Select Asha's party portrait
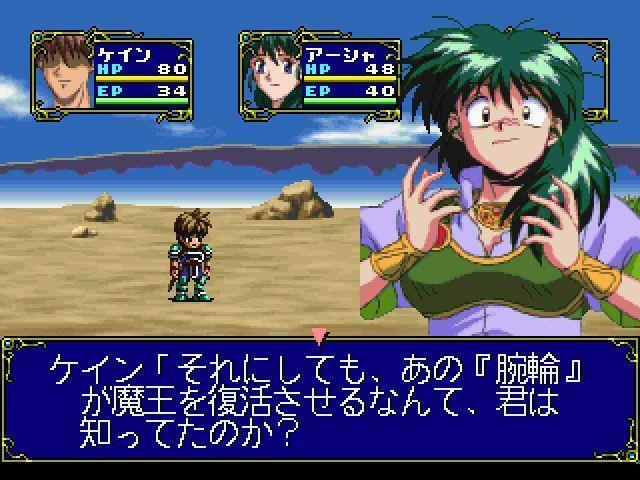The image size is (640, 480). (271, 72)
